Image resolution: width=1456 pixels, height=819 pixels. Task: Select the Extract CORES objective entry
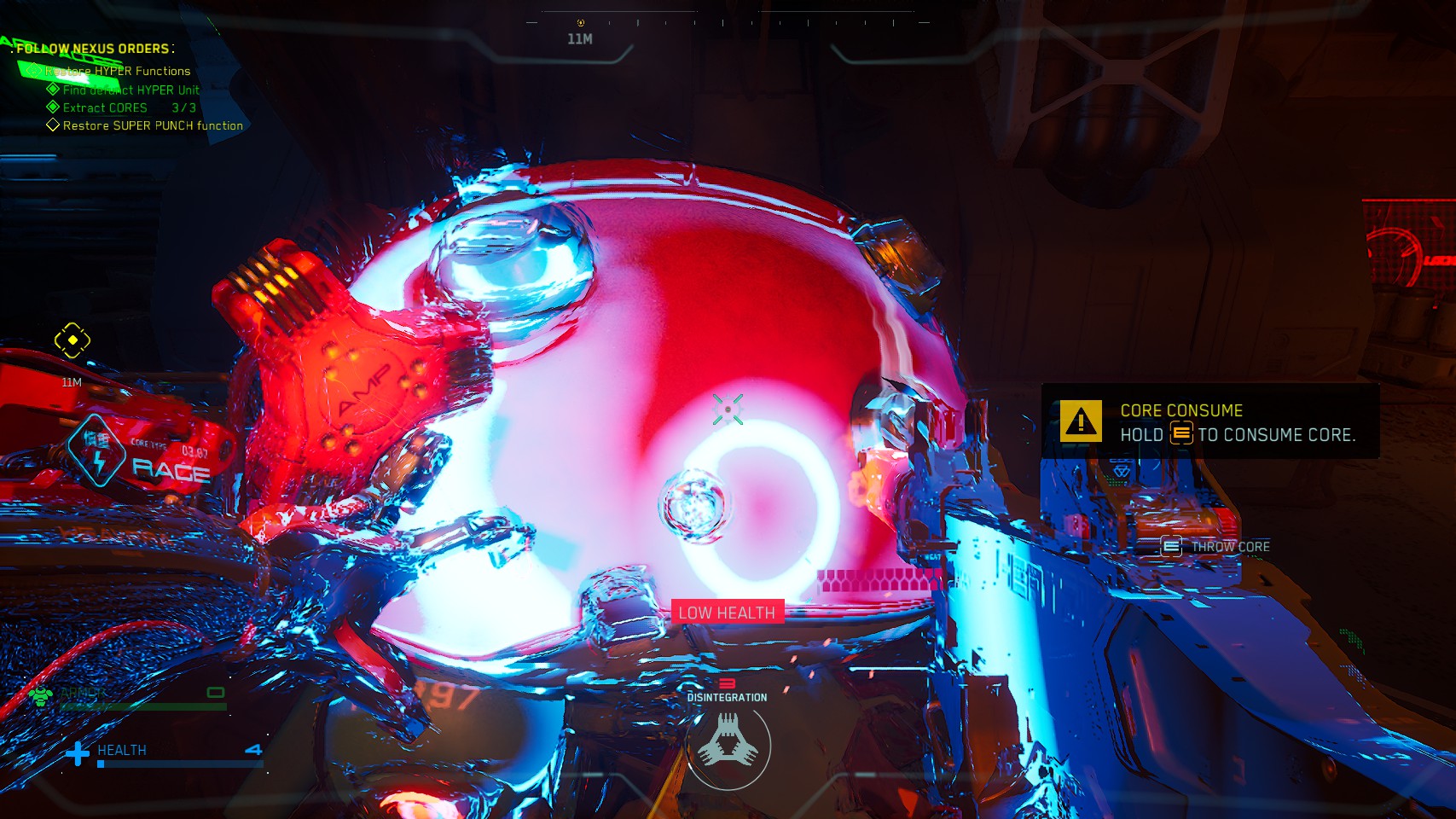pyautogui.click(x=105, y=107)
